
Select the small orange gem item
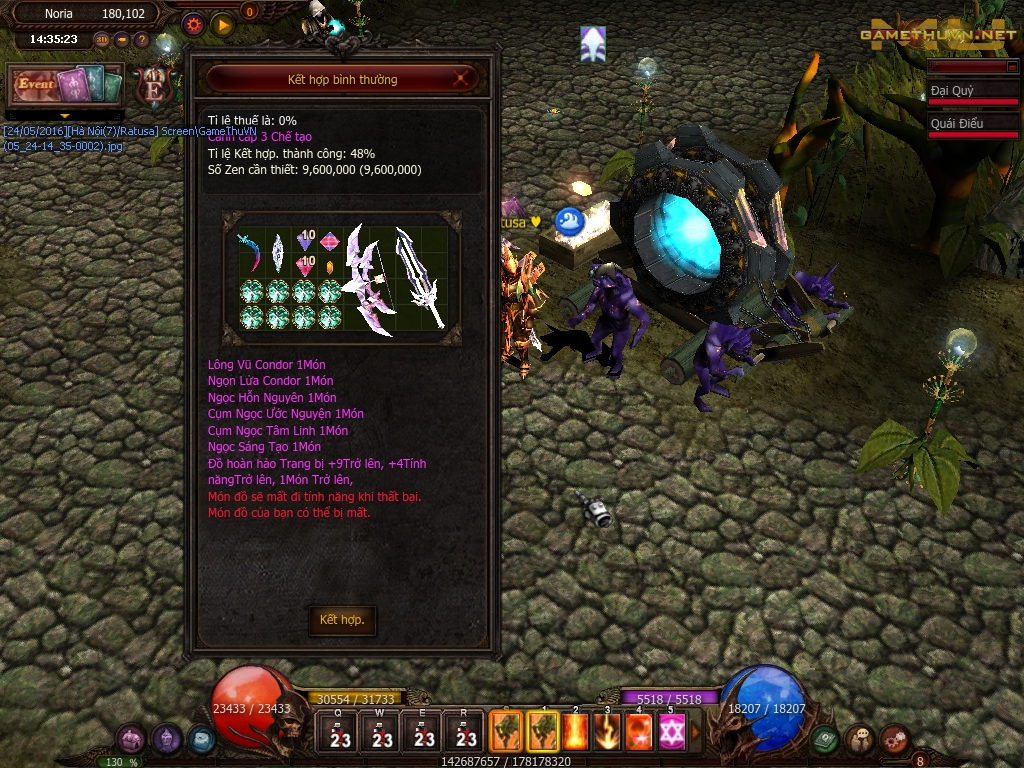tap(329, 267)
